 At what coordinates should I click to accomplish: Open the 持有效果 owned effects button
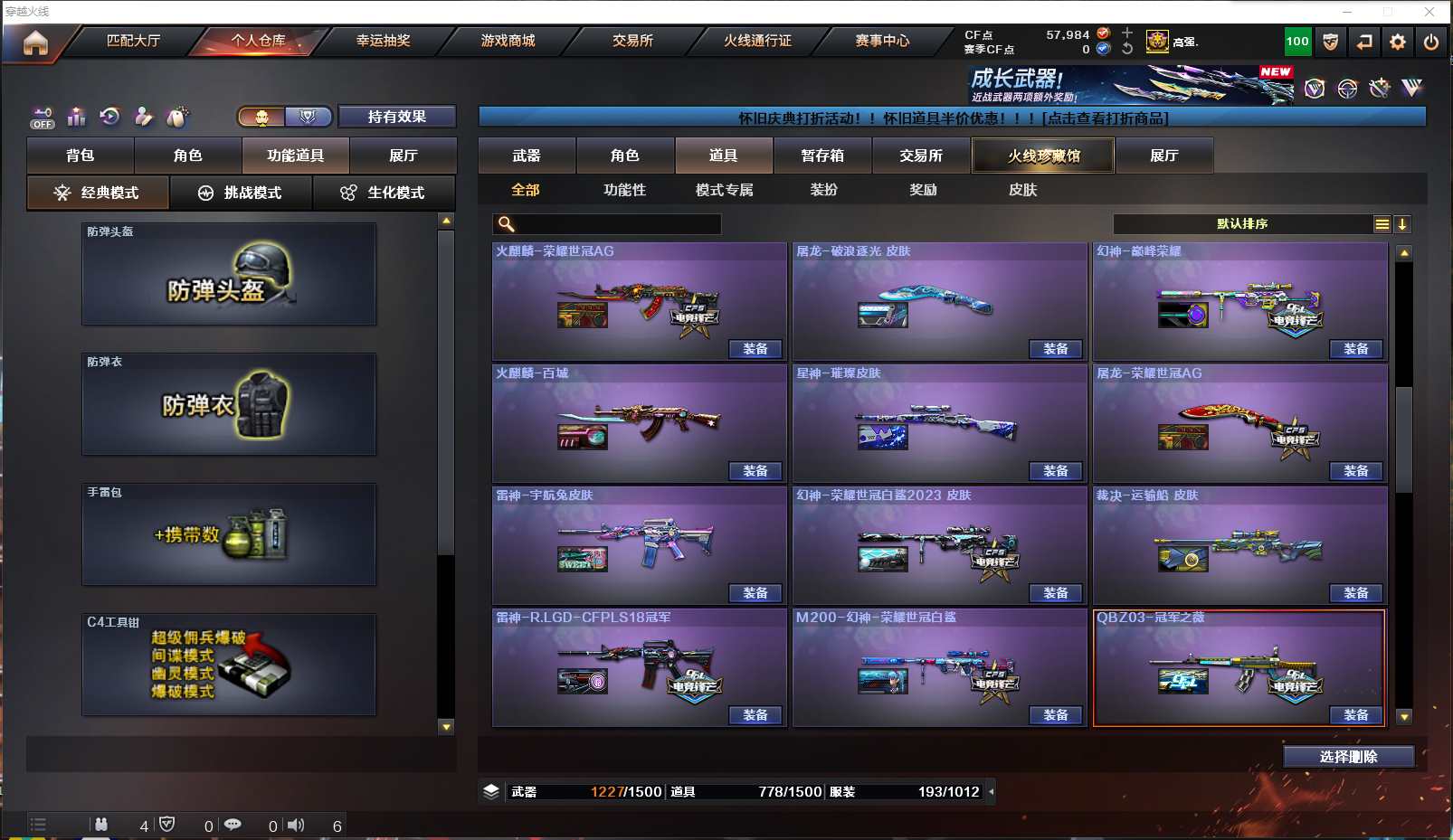[396, 117]
